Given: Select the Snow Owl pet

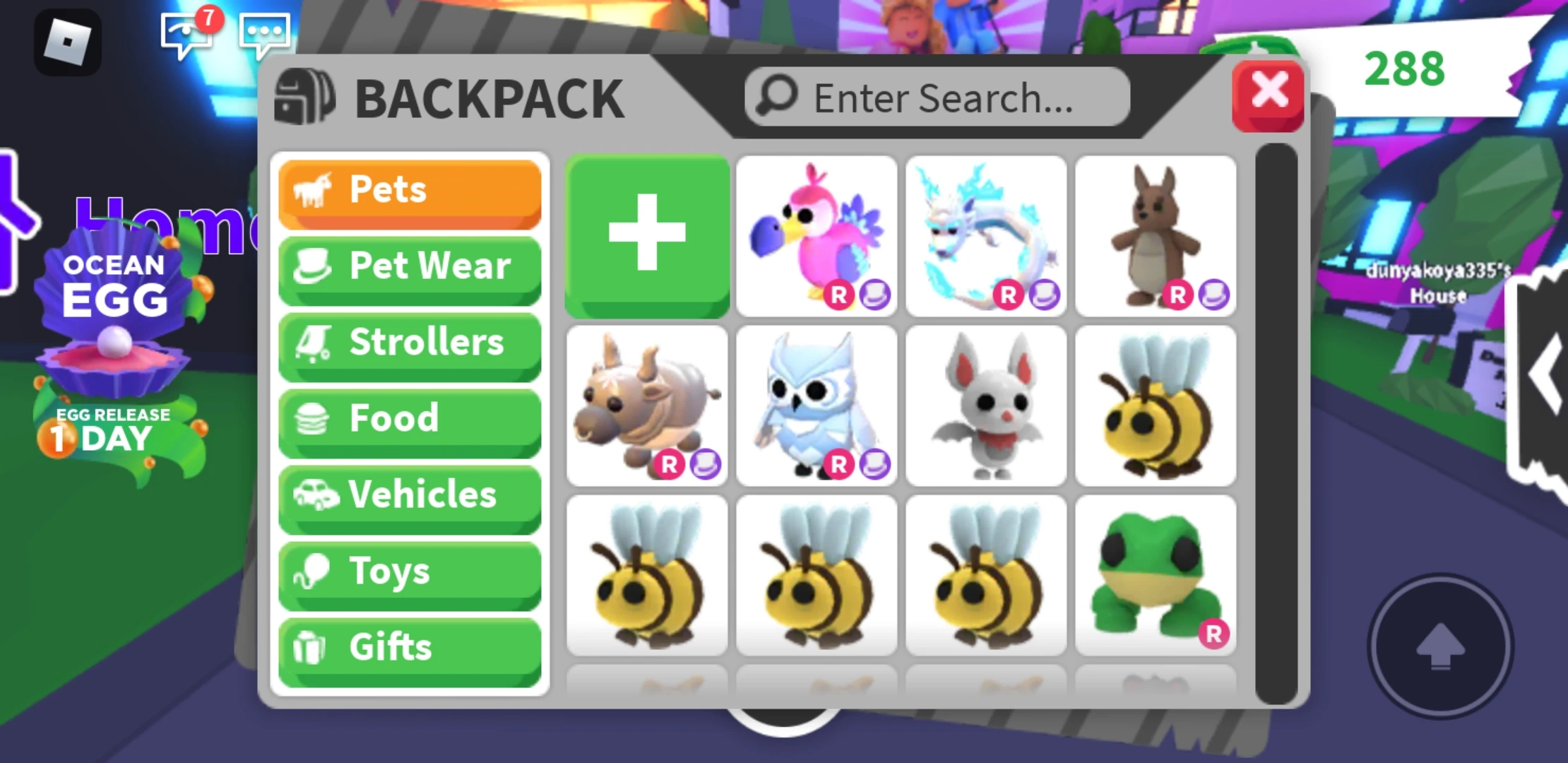Looking at the screenshot, I should click(816, 406).
